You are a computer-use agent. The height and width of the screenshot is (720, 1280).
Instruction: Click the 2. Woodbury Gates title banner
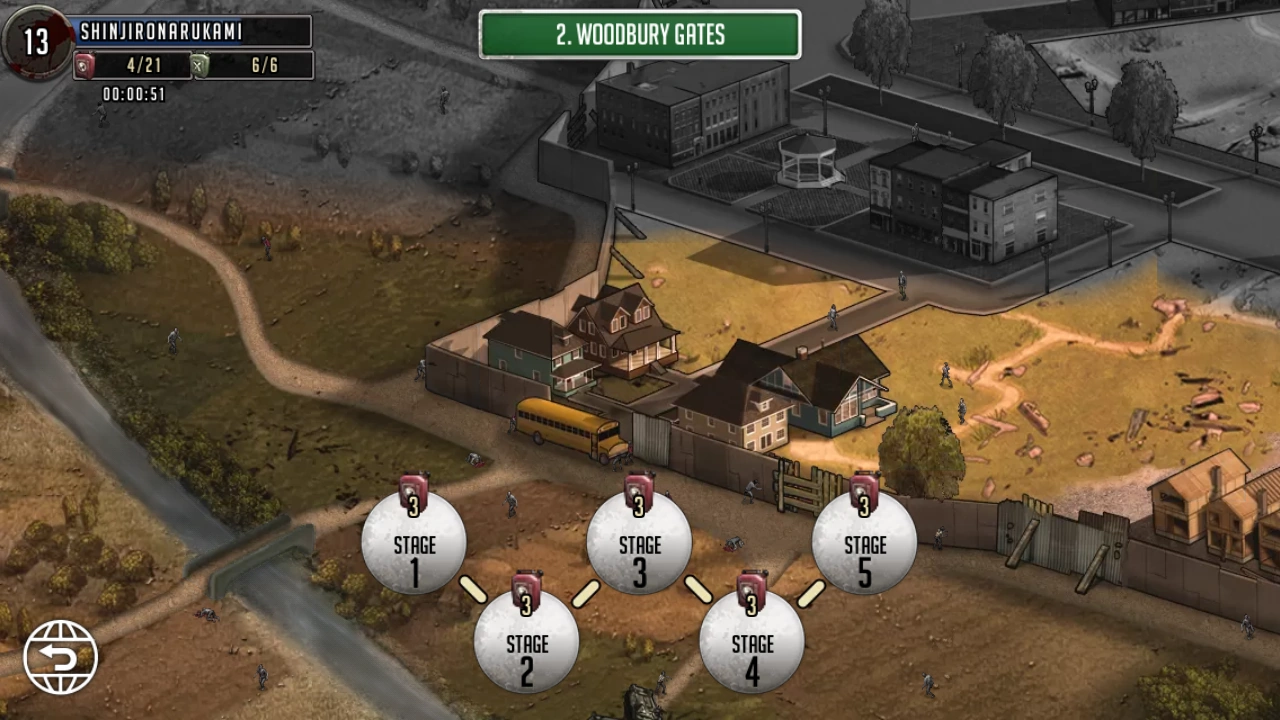pos(639,35)
